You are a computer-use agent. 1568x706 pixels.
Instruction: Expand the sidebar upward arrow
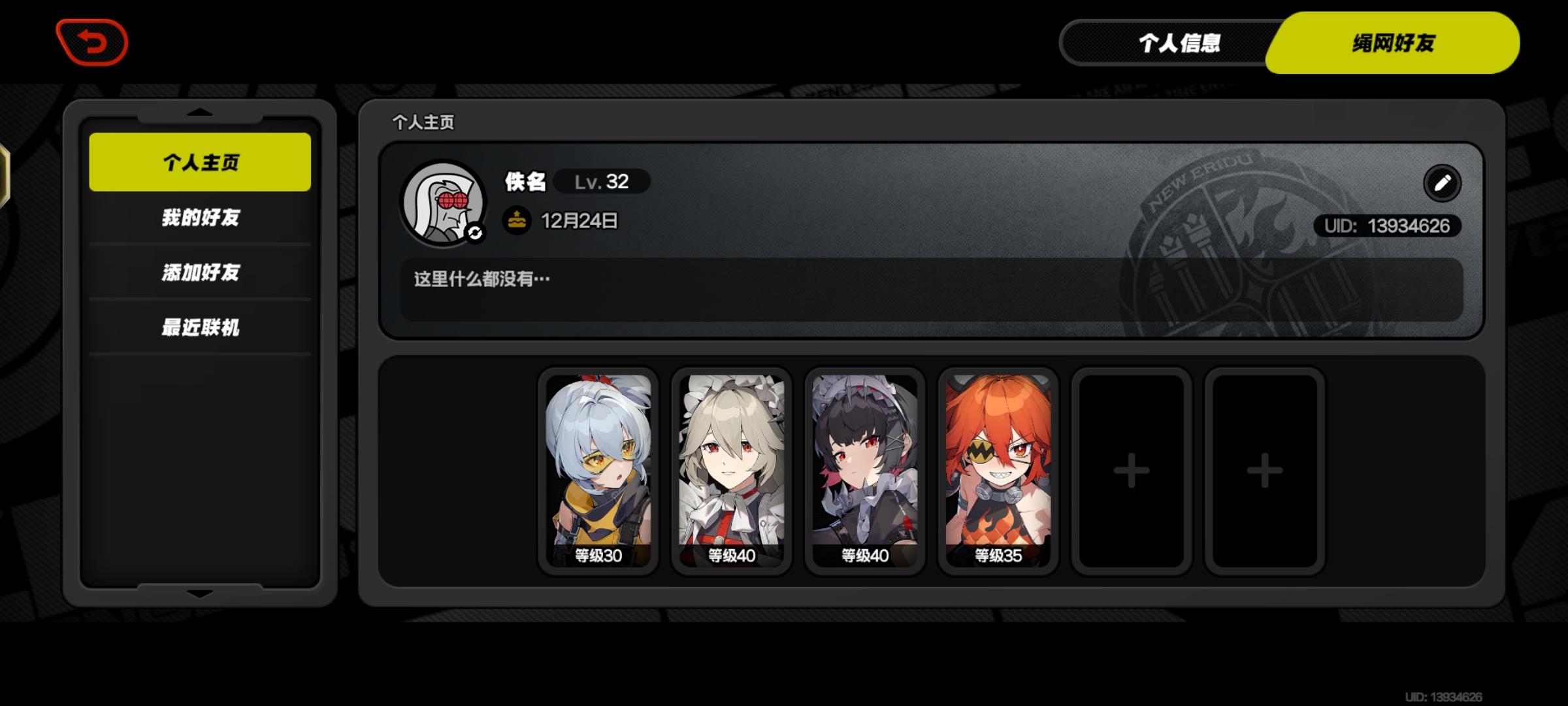[x=199, y=112]
